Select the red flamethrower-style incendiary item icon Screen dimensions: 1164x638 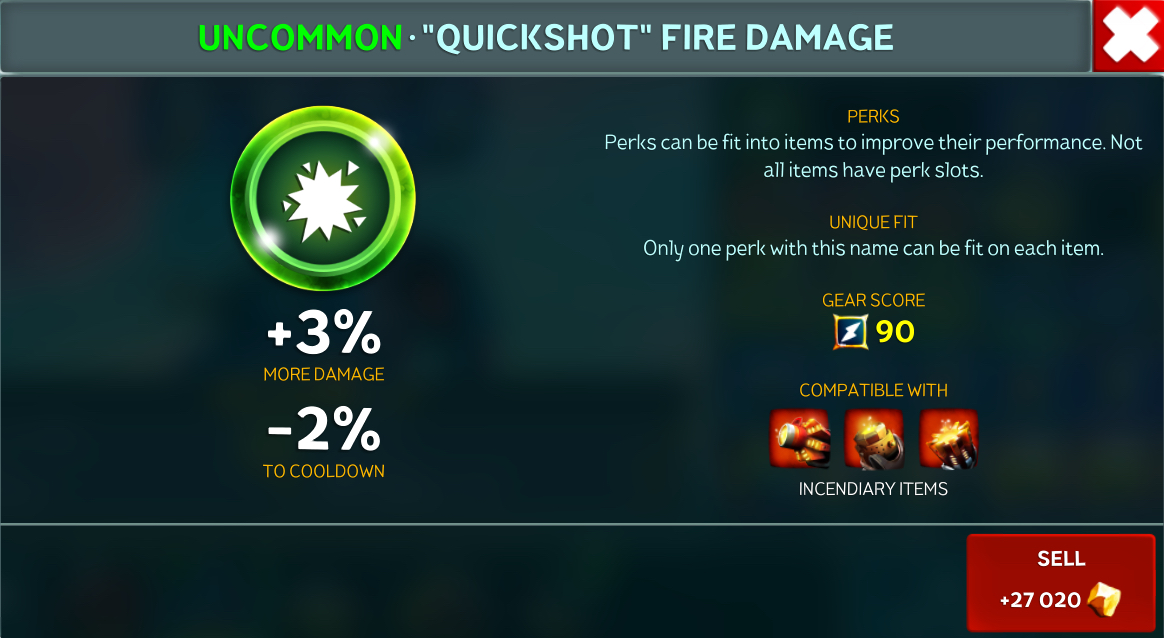799,438
